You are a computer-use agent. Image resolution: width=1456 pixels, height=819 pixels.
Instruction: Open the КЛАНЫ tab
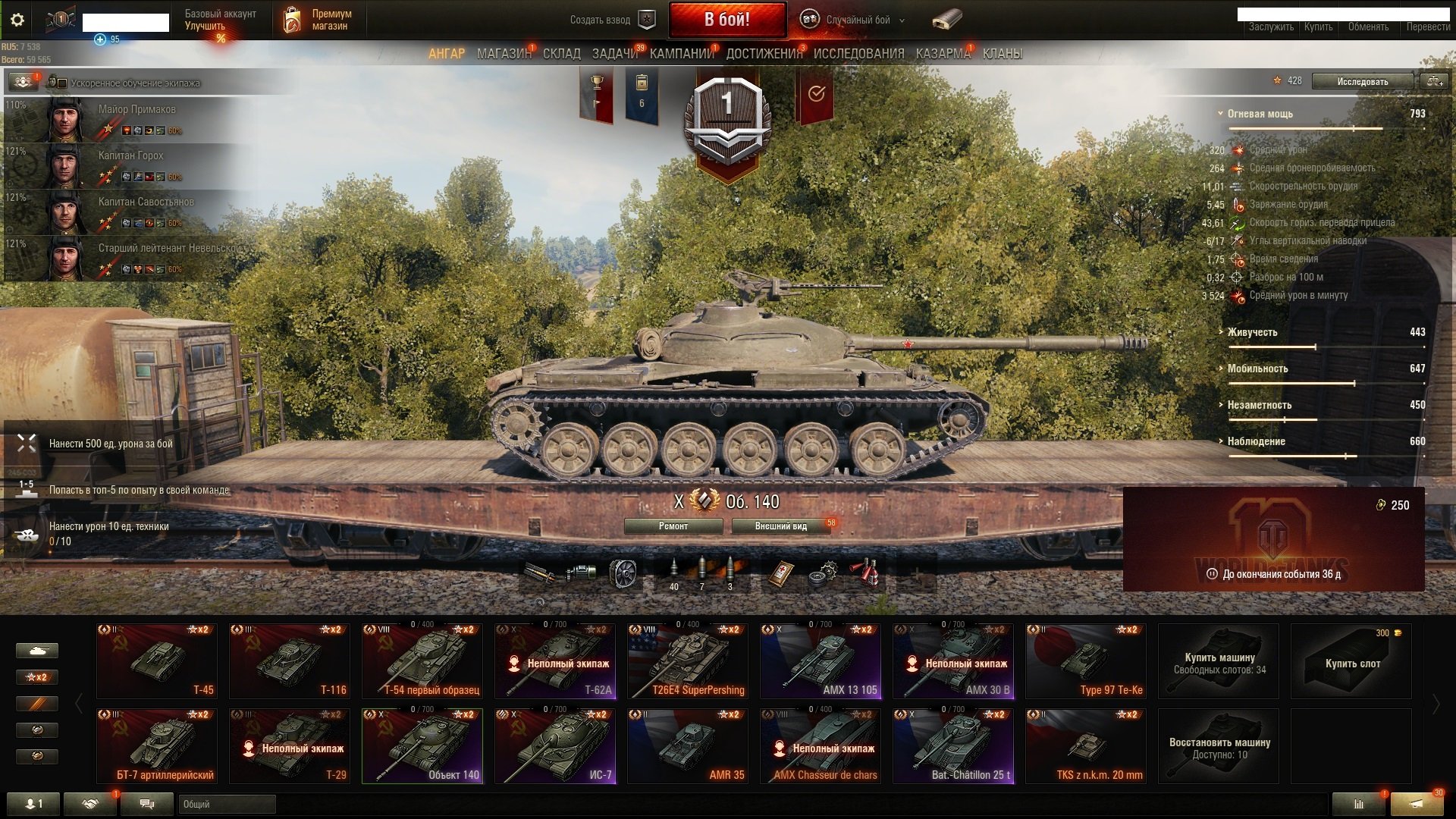click(1002, 54)
